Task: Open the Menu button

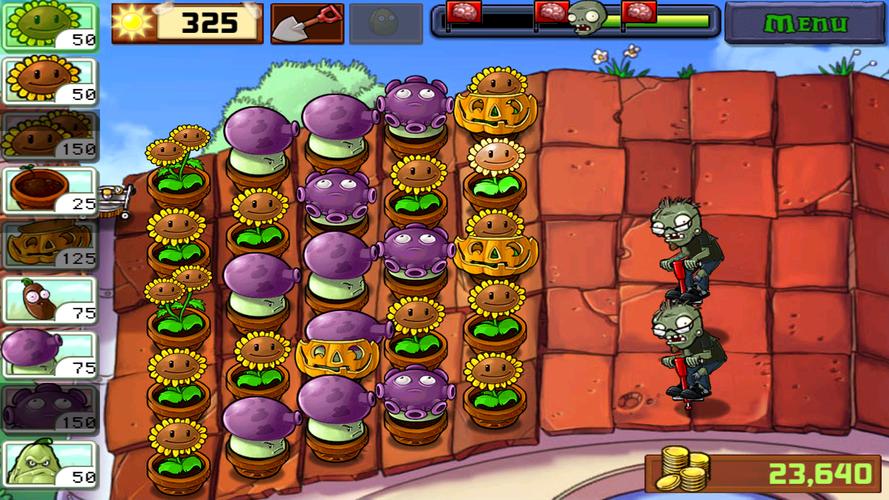Action: tap(805, 22)
